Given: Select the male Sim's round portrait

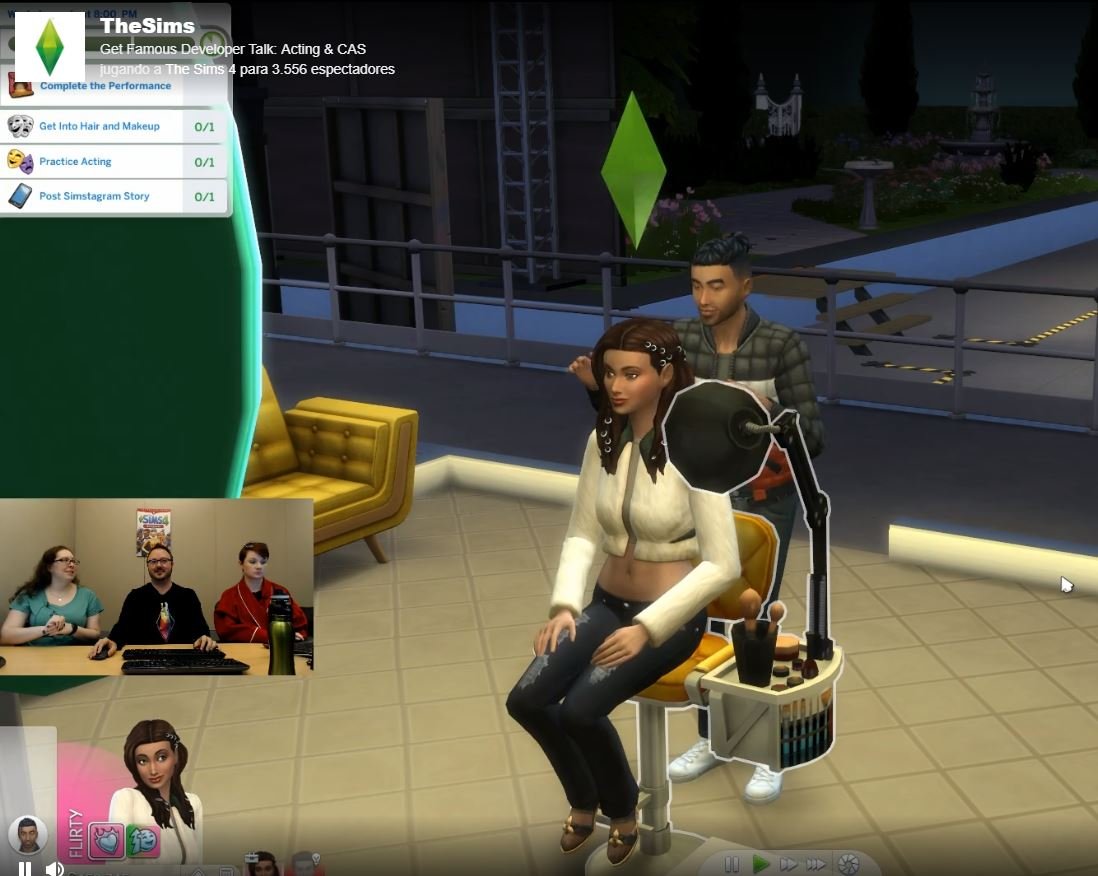Looking at the screenshot, I should coord(28,835).
